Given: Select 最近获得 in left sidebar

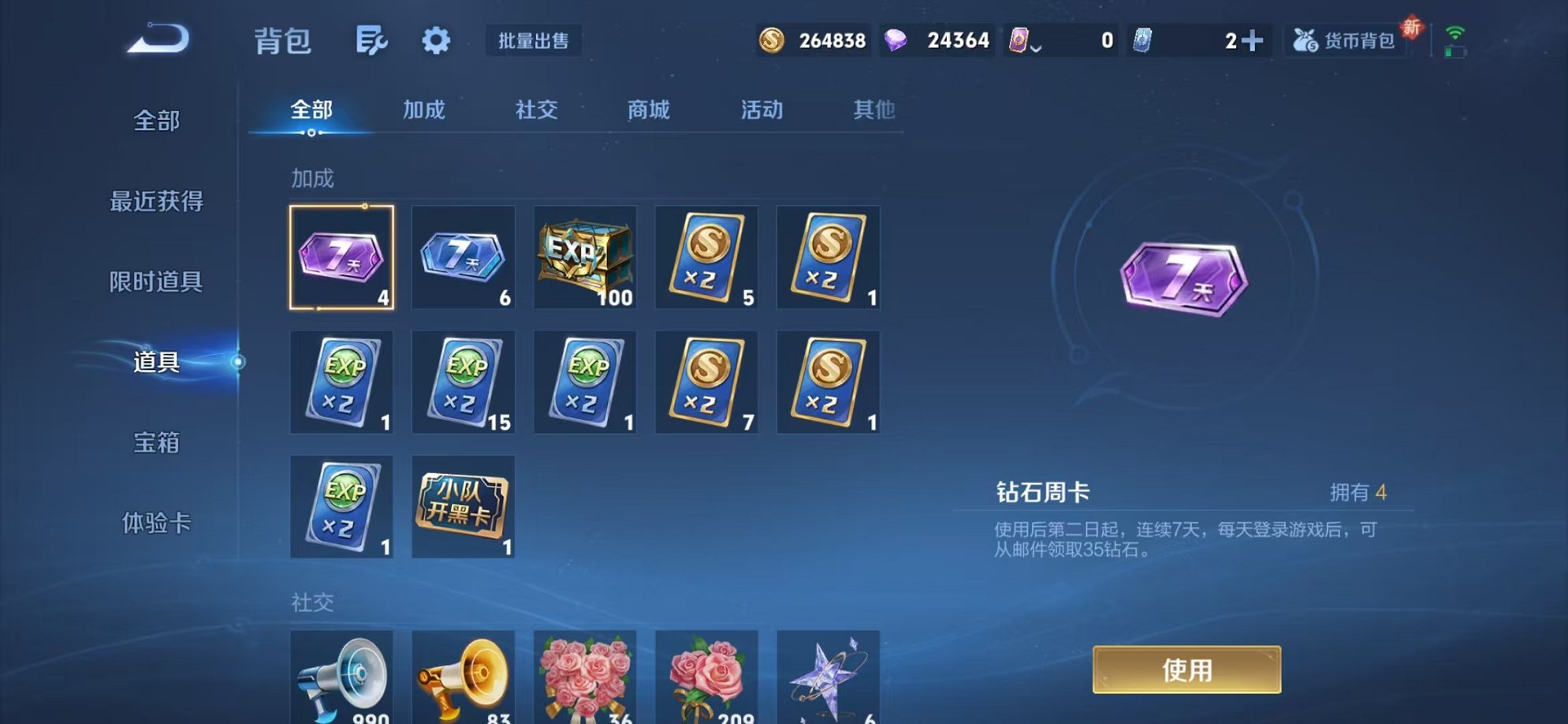Looking at the screenshot, I should (x=157, y=201).
